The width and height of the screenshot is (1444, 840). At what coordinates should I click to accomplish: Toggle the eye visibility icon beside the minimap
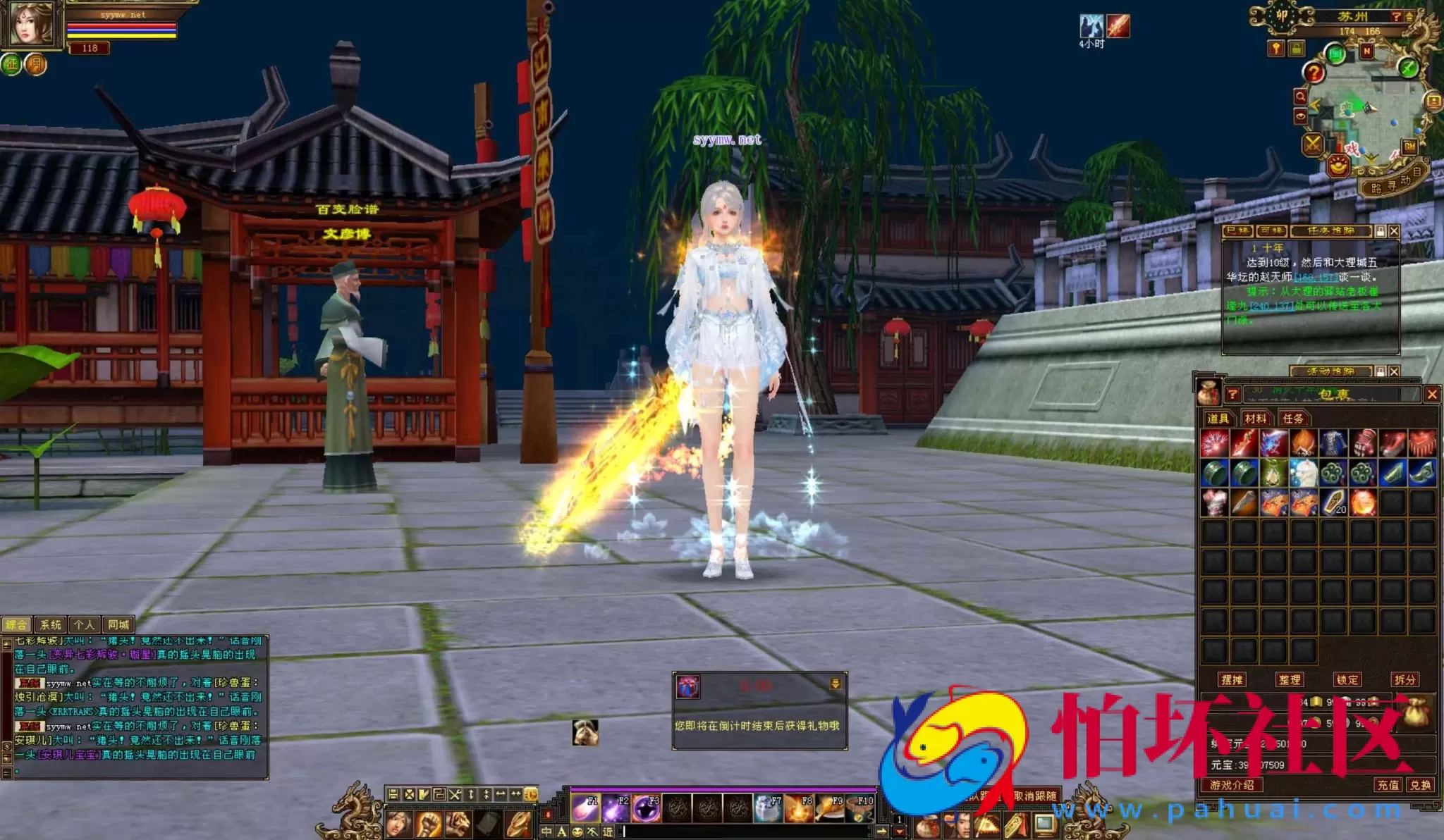tap(1300, 116)
